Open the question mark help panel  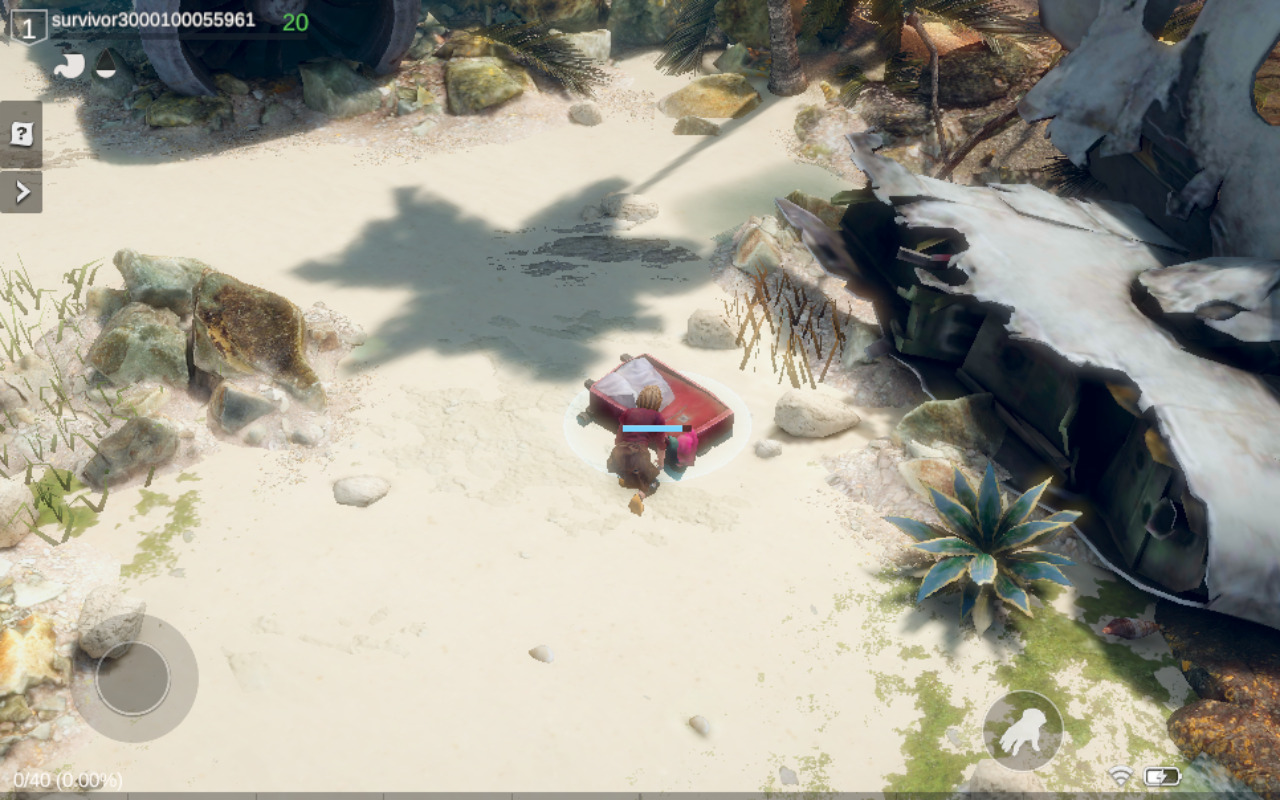pos(21,135)
